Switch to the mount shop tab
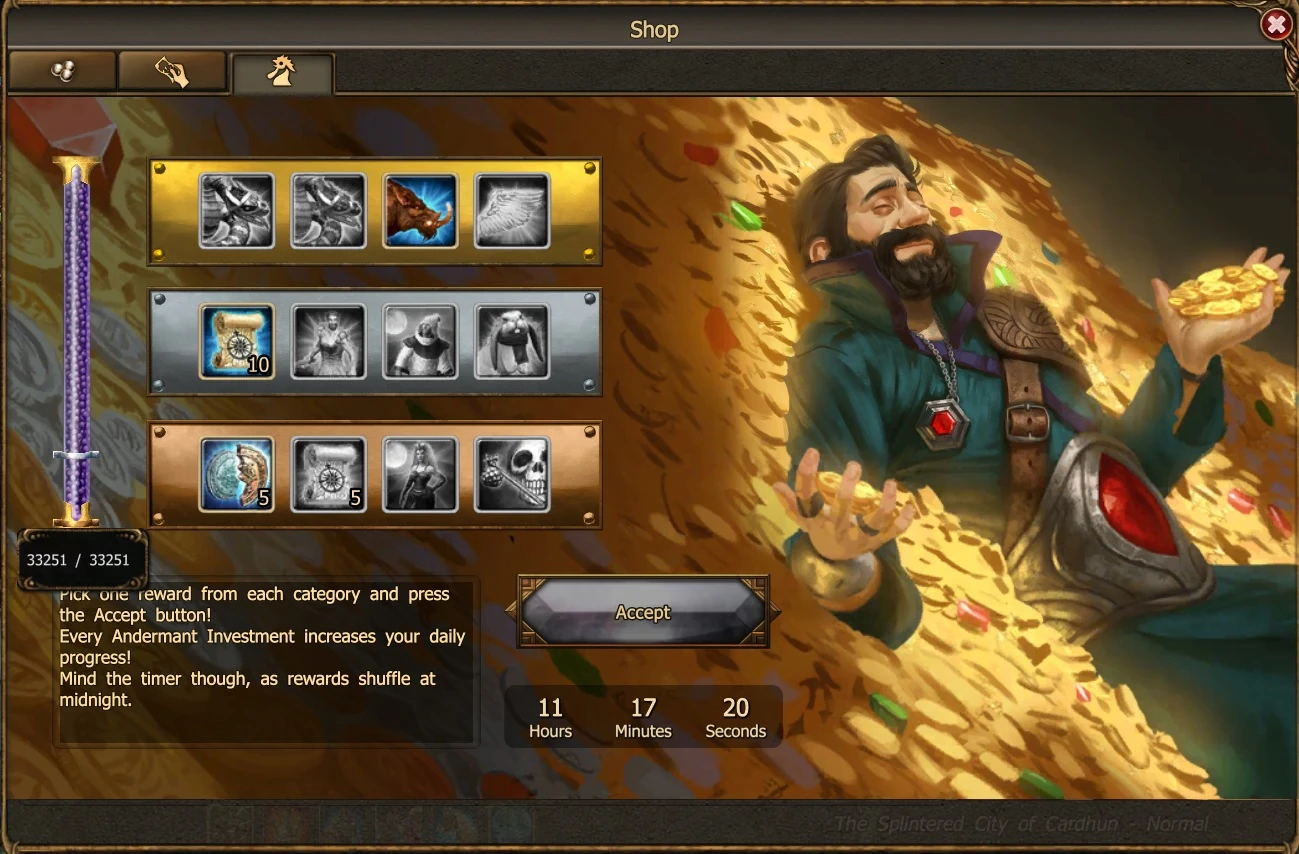This screenshot has height=854, width=1299. click(283, 70)
